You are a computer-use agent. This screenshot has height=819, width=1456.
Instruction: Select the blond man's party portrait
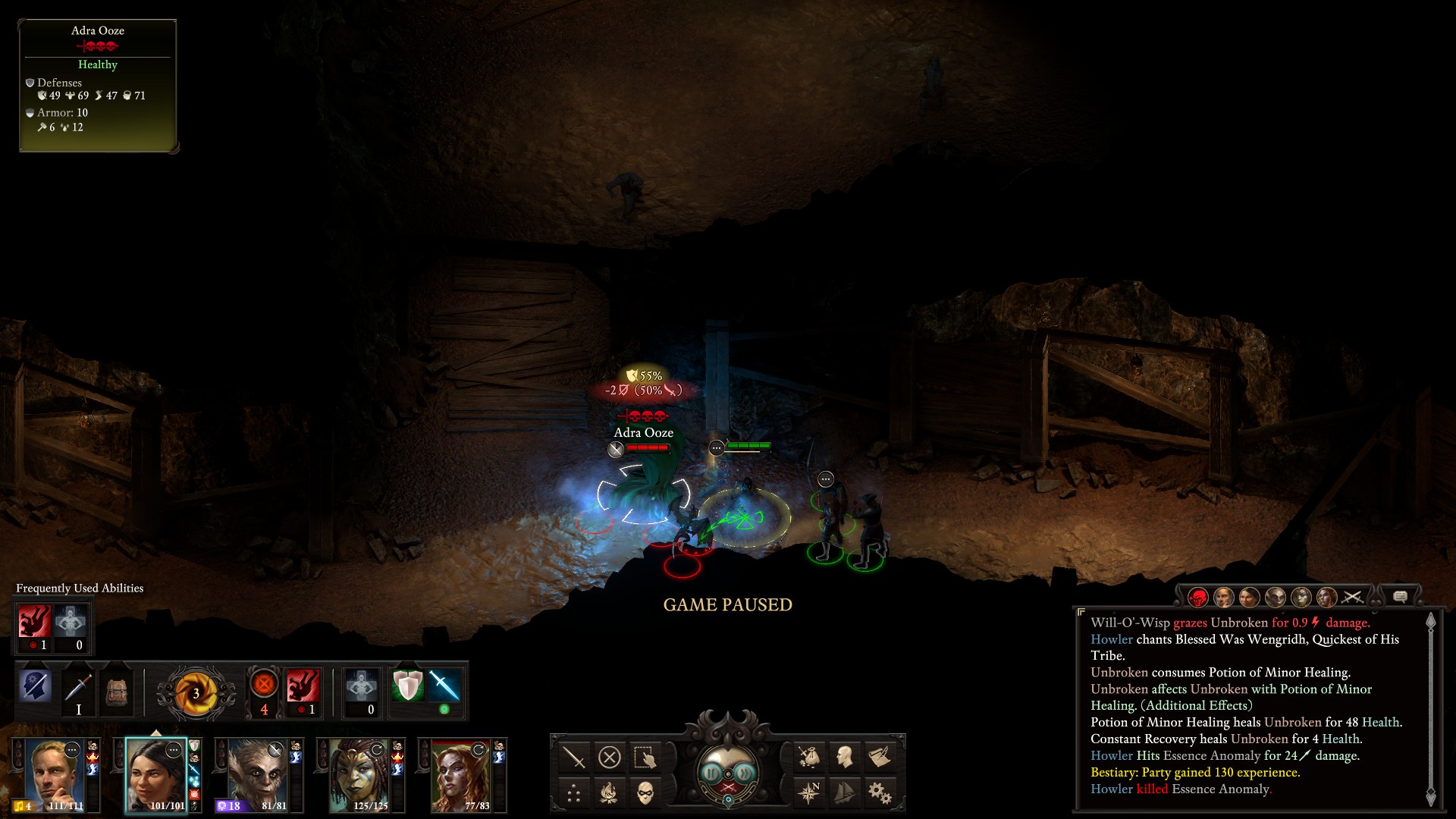[55, 773]
